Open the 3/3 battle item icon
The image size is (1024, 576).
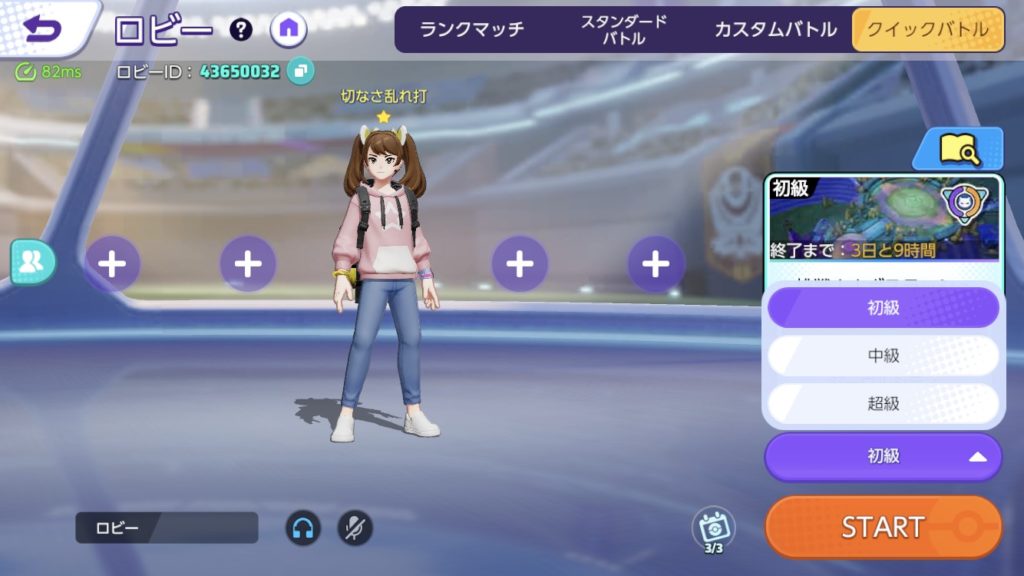tap(713, 529)
